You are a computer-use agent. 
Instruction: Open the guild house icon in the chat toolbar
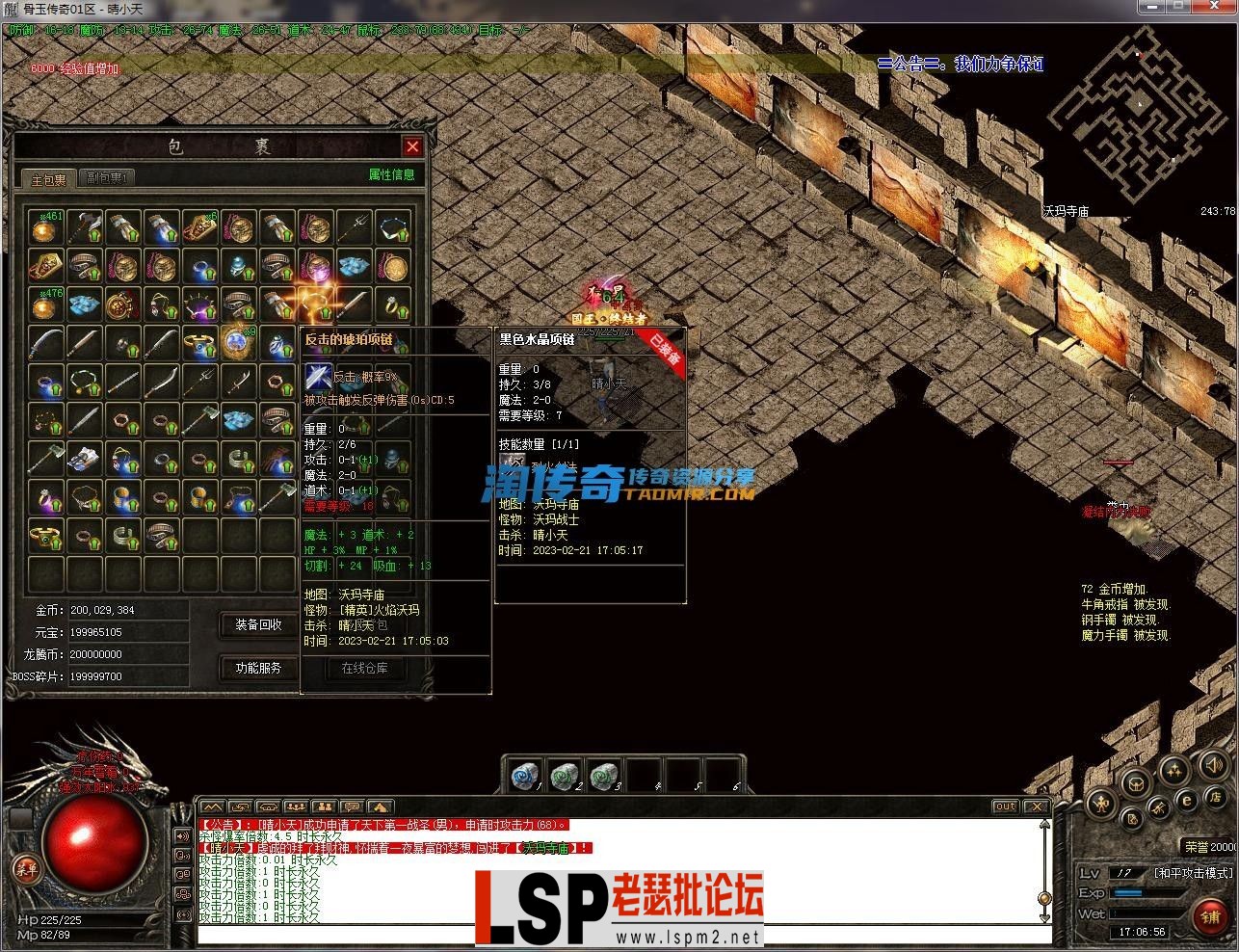point(267,807)
